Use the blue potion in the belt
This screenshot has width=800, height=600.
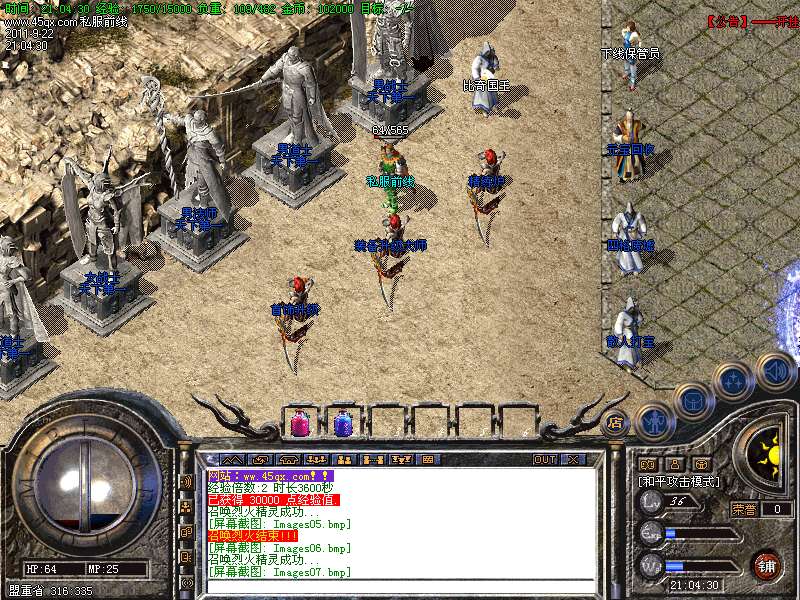pos(343,424)
